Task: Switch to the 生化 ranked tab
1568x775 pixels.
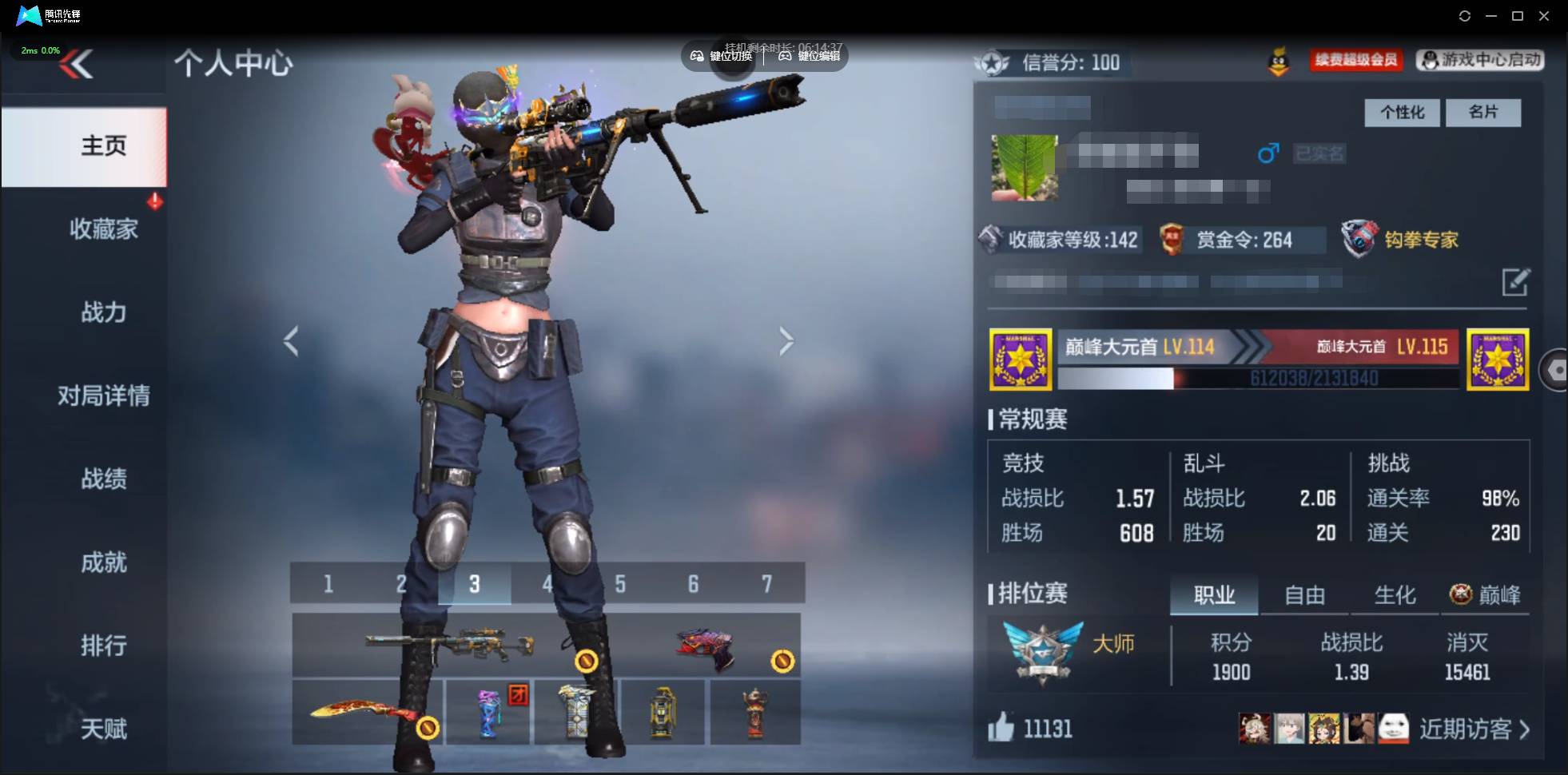Action: point(1394,594)
